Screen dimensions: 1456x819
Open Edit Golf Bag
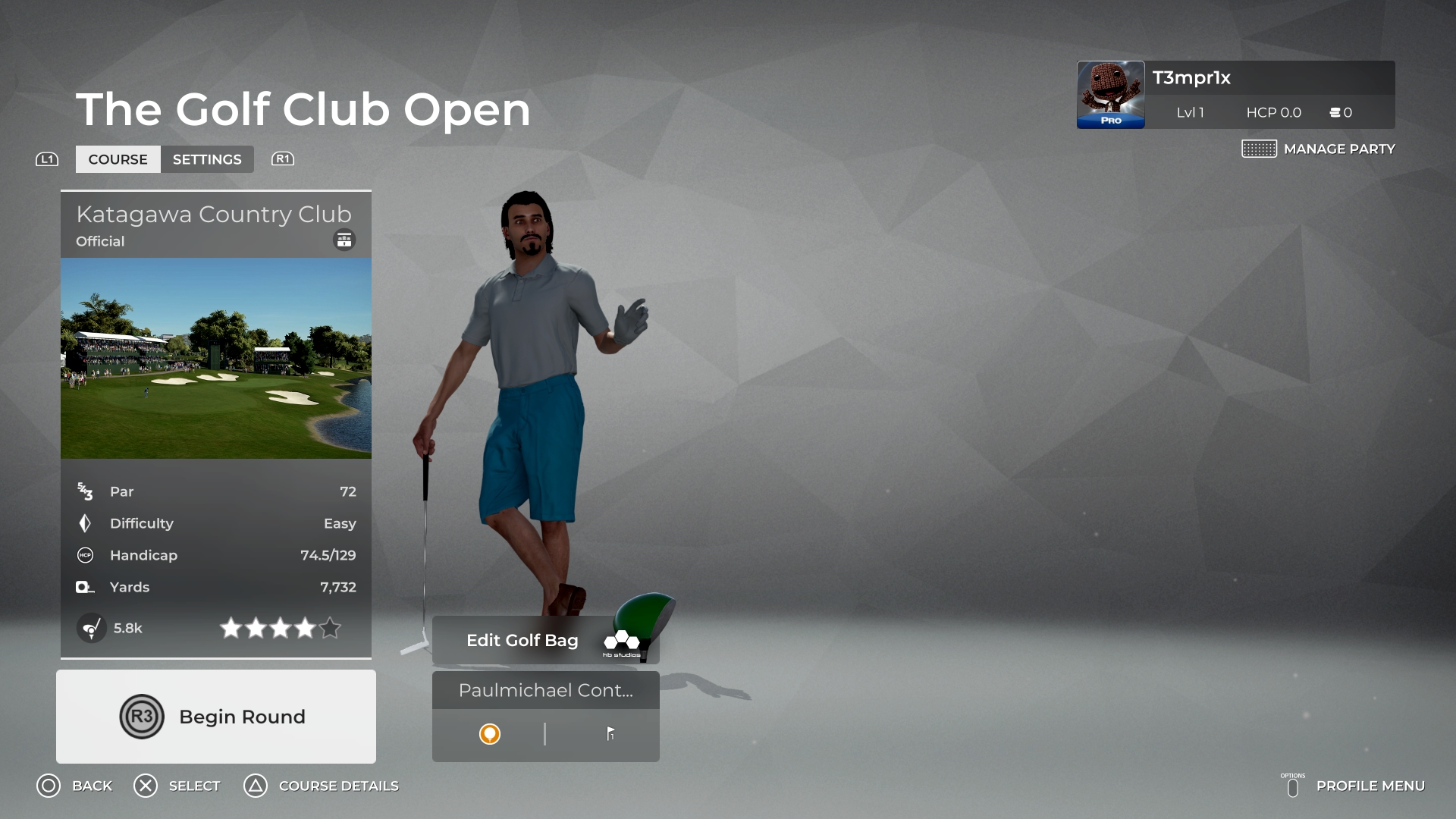pos(521,640)
